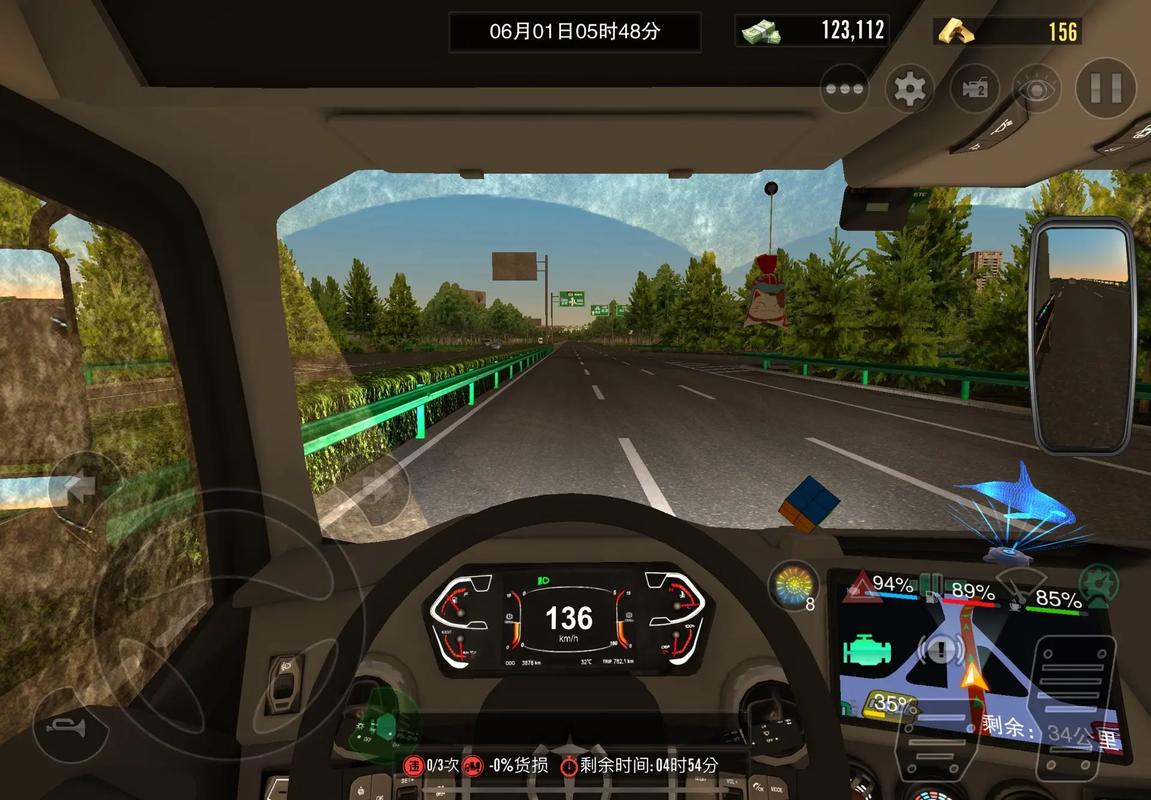Activate the right turn signal arrow

point(377,487)
